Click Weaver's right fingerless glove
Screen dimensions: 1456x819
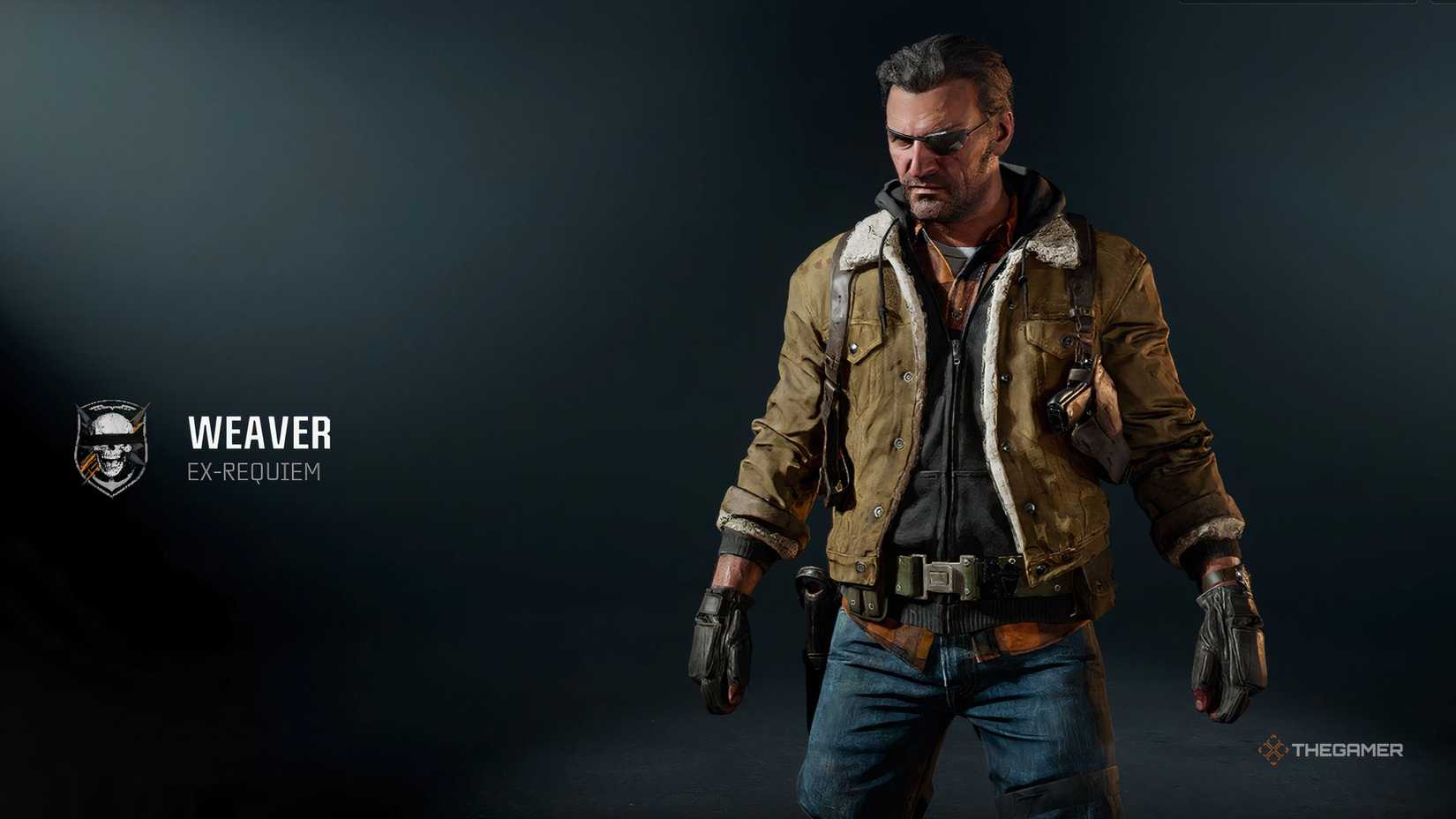[x=719, y=644]
